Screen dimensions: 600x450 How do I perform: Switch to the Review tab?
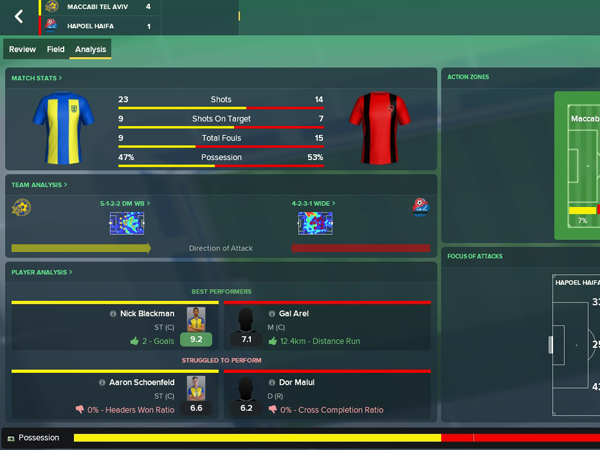(22, 49)
